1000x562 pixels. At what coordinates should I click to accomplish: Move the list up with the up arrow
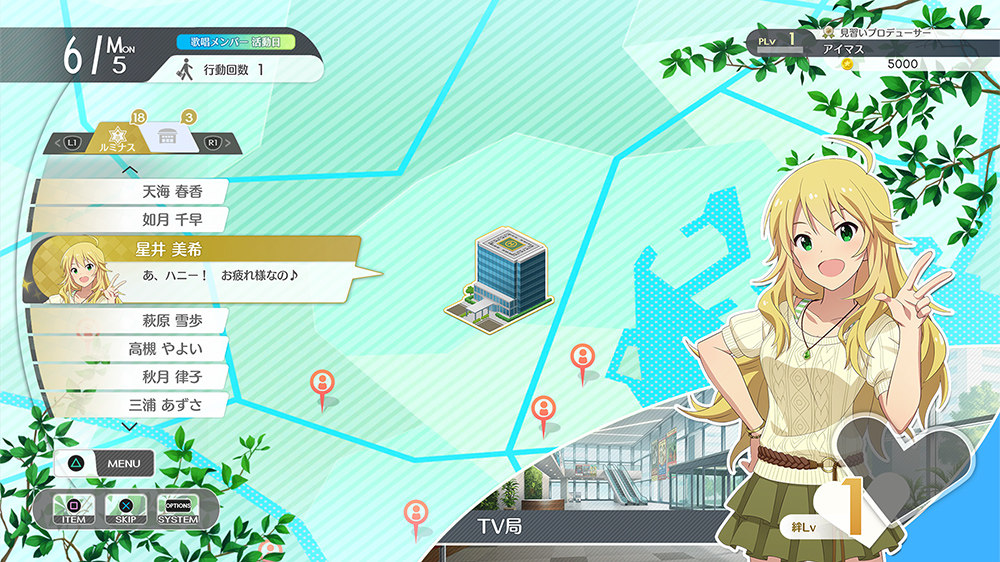(x=129, y=169)
